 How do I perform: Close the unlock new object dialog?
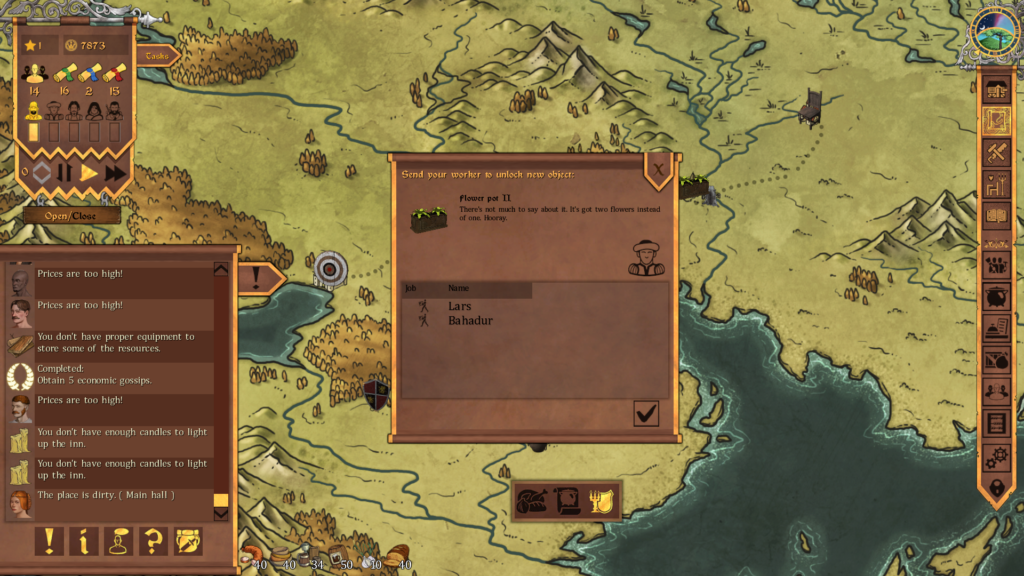pos(658,172)
